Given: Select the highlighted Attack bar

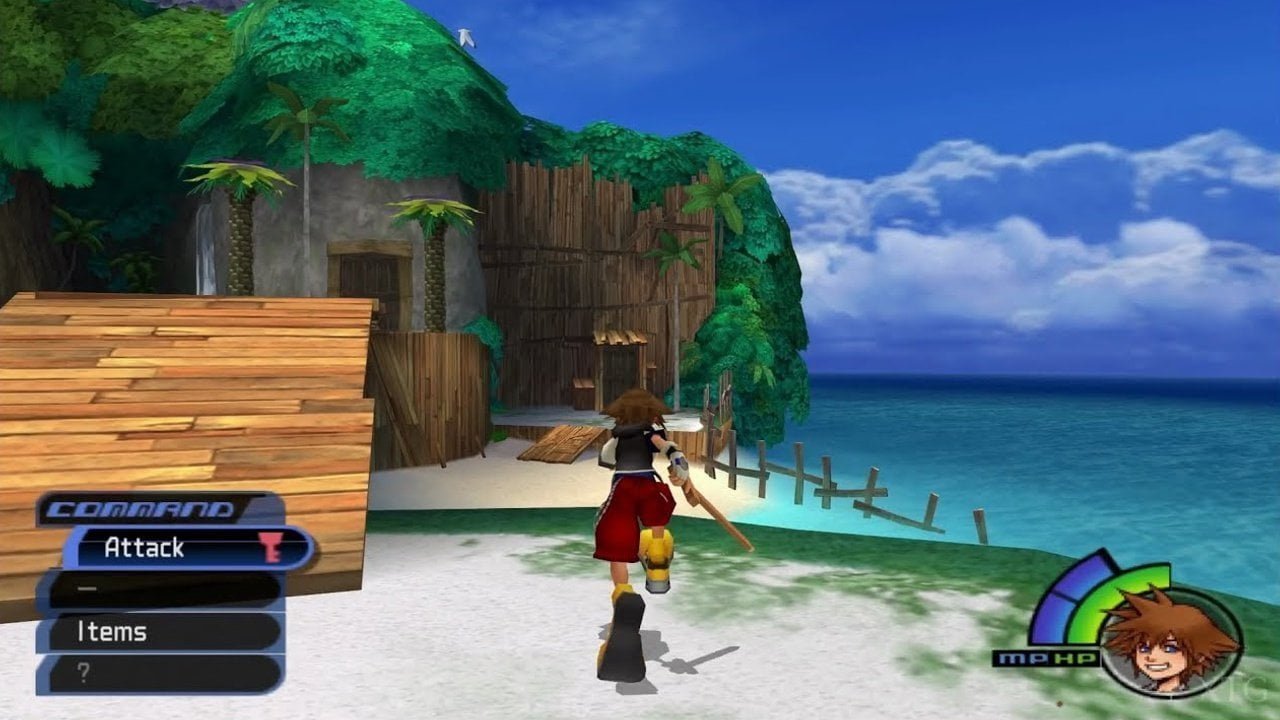Looking at the screenshot, I should coord(160,548).
